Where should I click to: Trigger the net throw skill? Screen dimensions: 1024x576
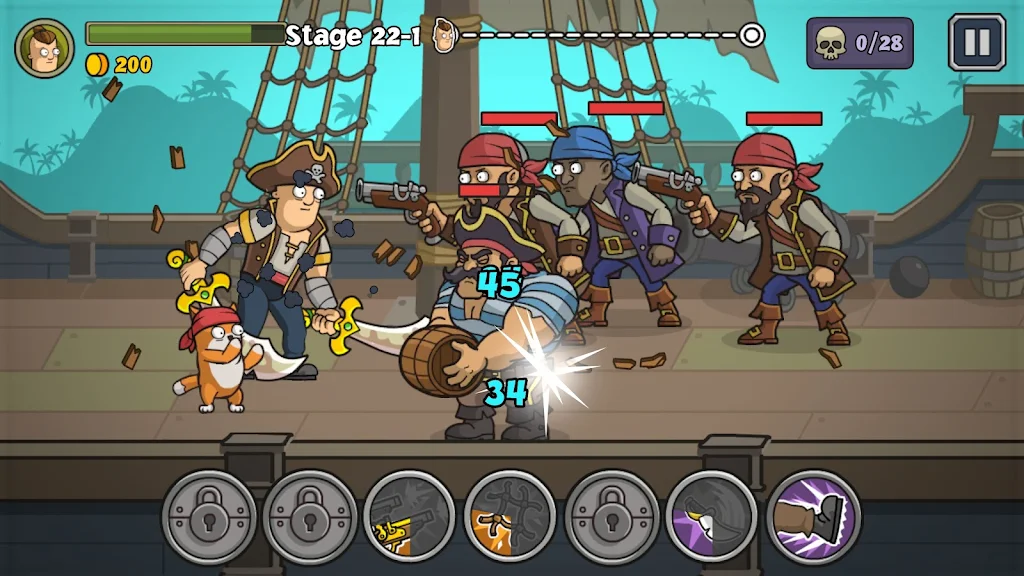click(x=510, y=517)
